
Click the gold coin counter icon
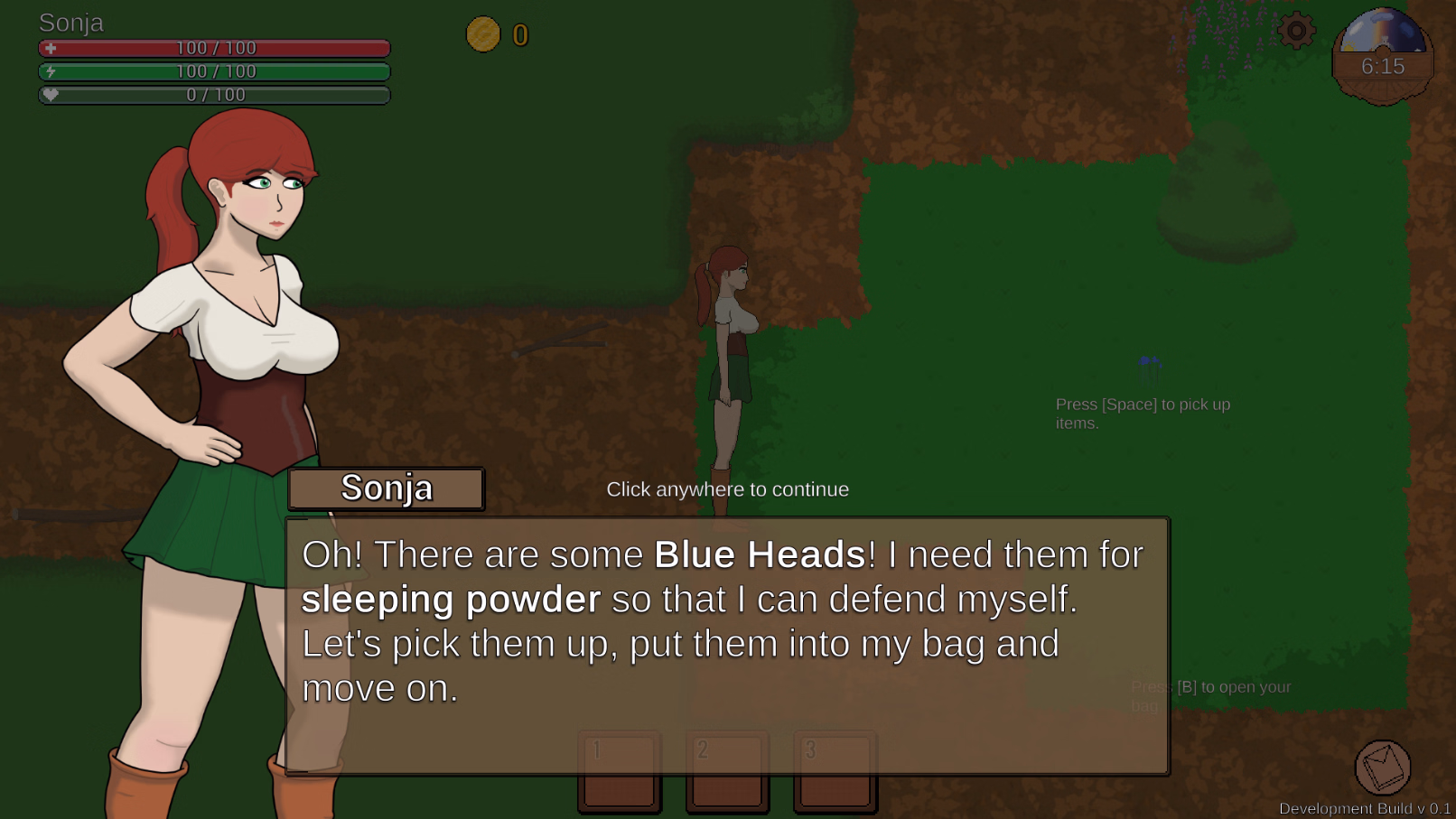coord(483,34)
